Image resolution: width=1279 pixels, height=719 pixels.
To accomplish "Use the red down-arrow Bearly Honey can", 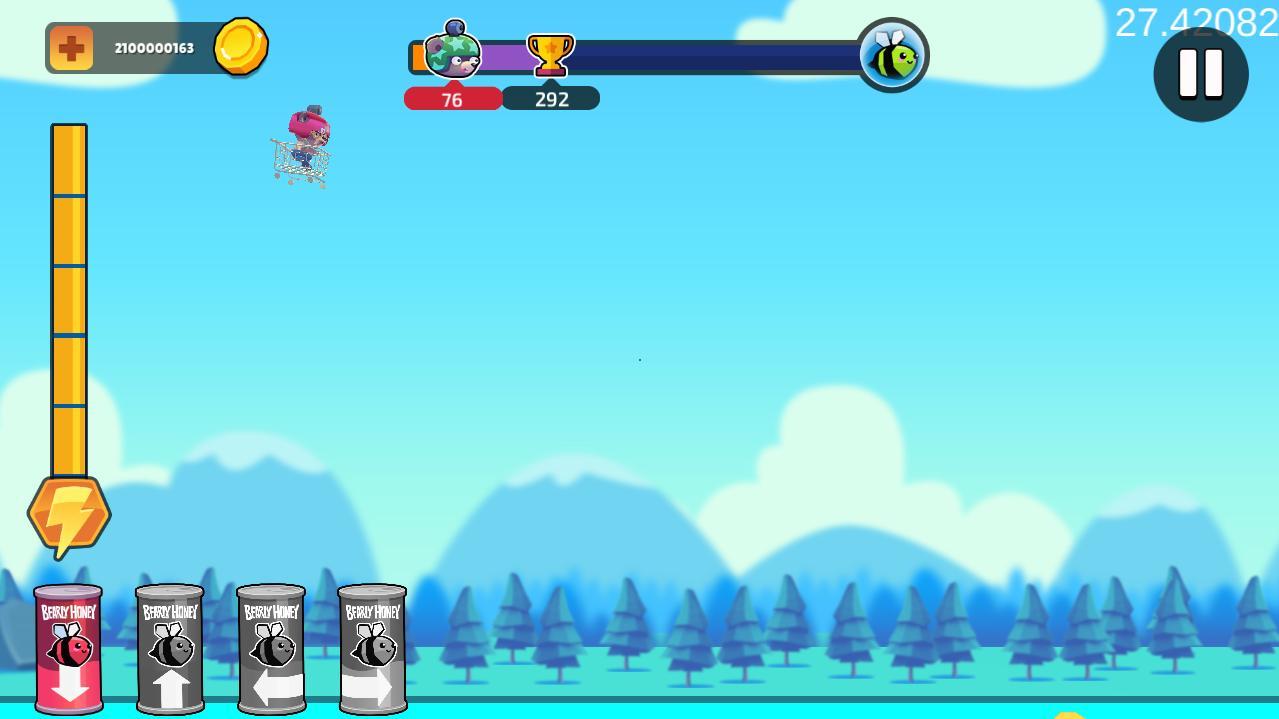I will (x=68, y=648).
